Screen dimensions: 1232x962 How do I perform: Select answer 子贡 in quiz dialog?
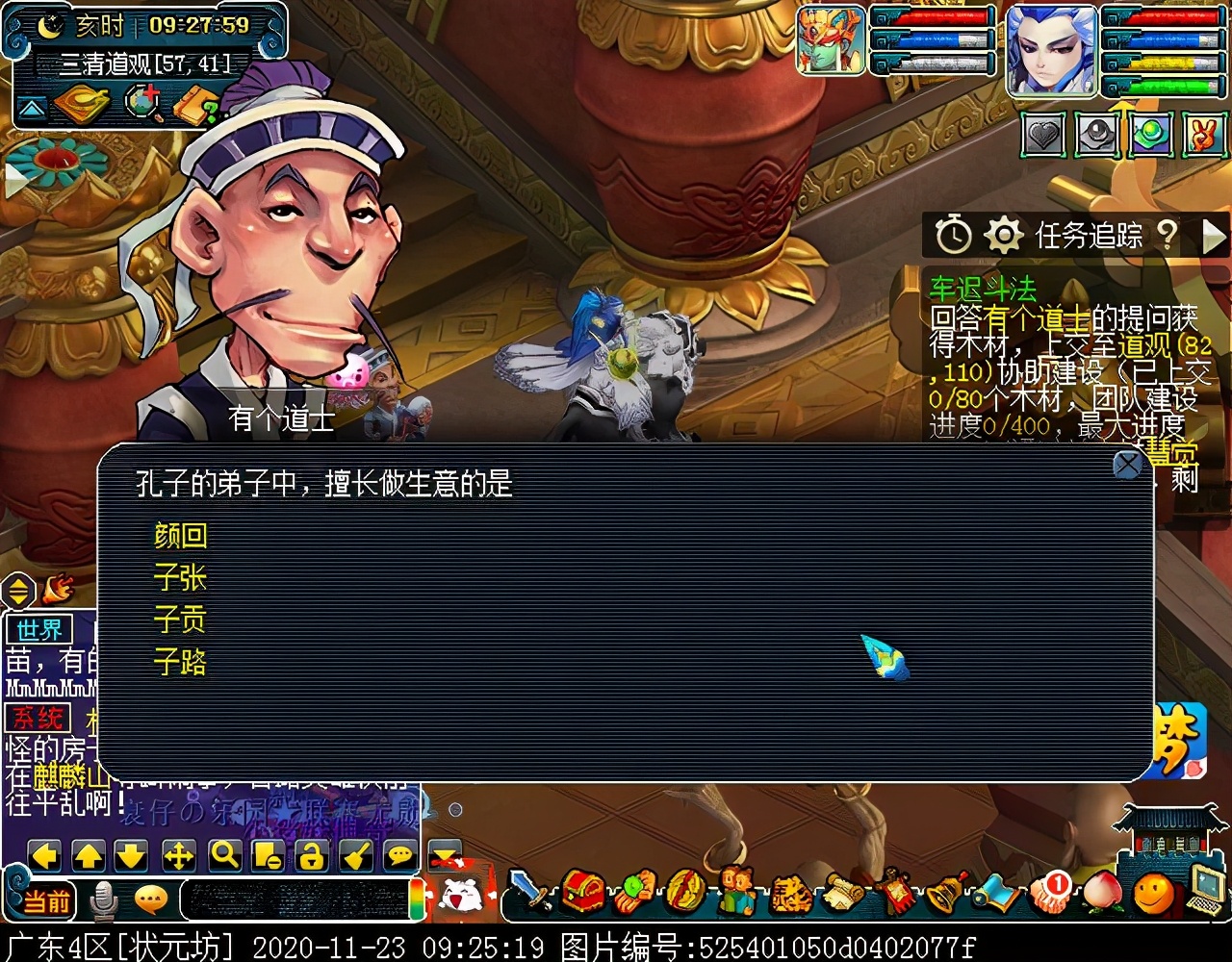tap(181, 620)
